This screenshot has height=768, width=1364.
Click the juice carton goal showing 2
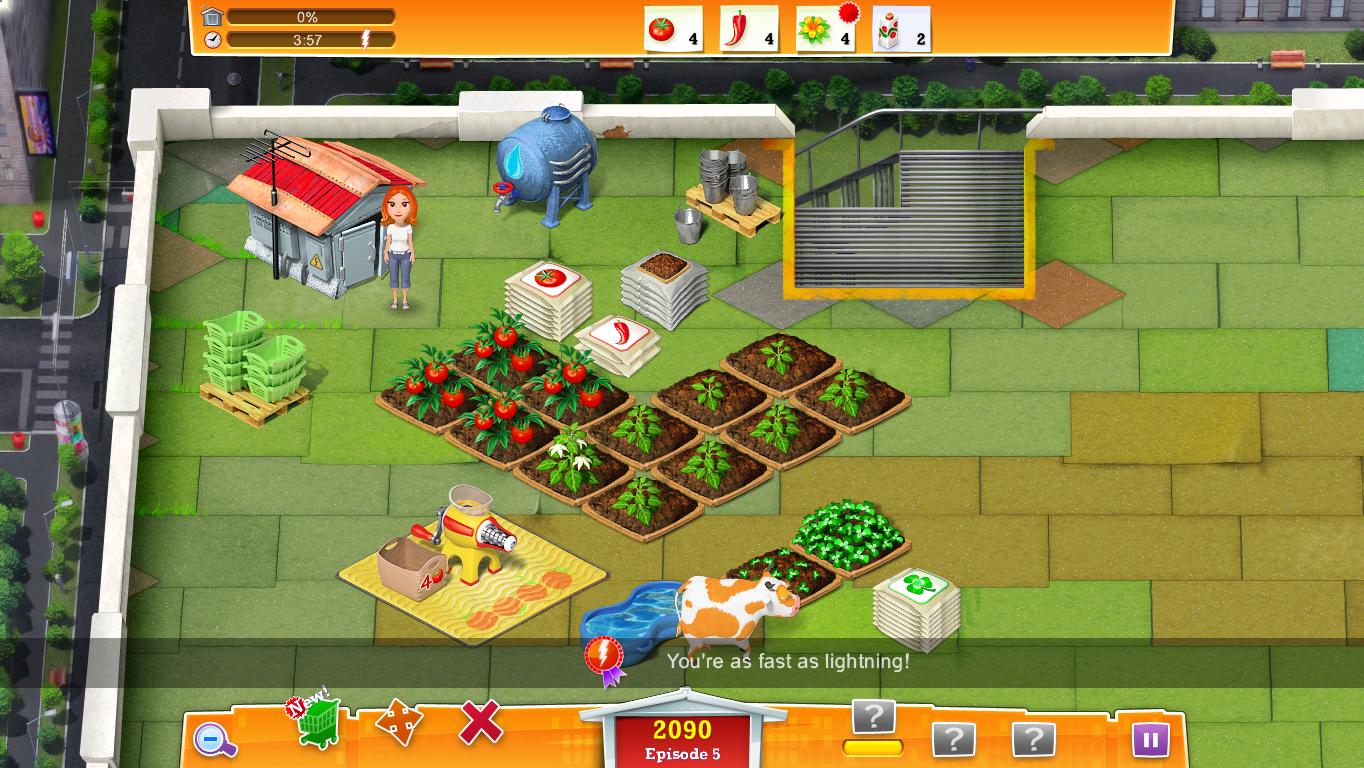coord(900,29)
